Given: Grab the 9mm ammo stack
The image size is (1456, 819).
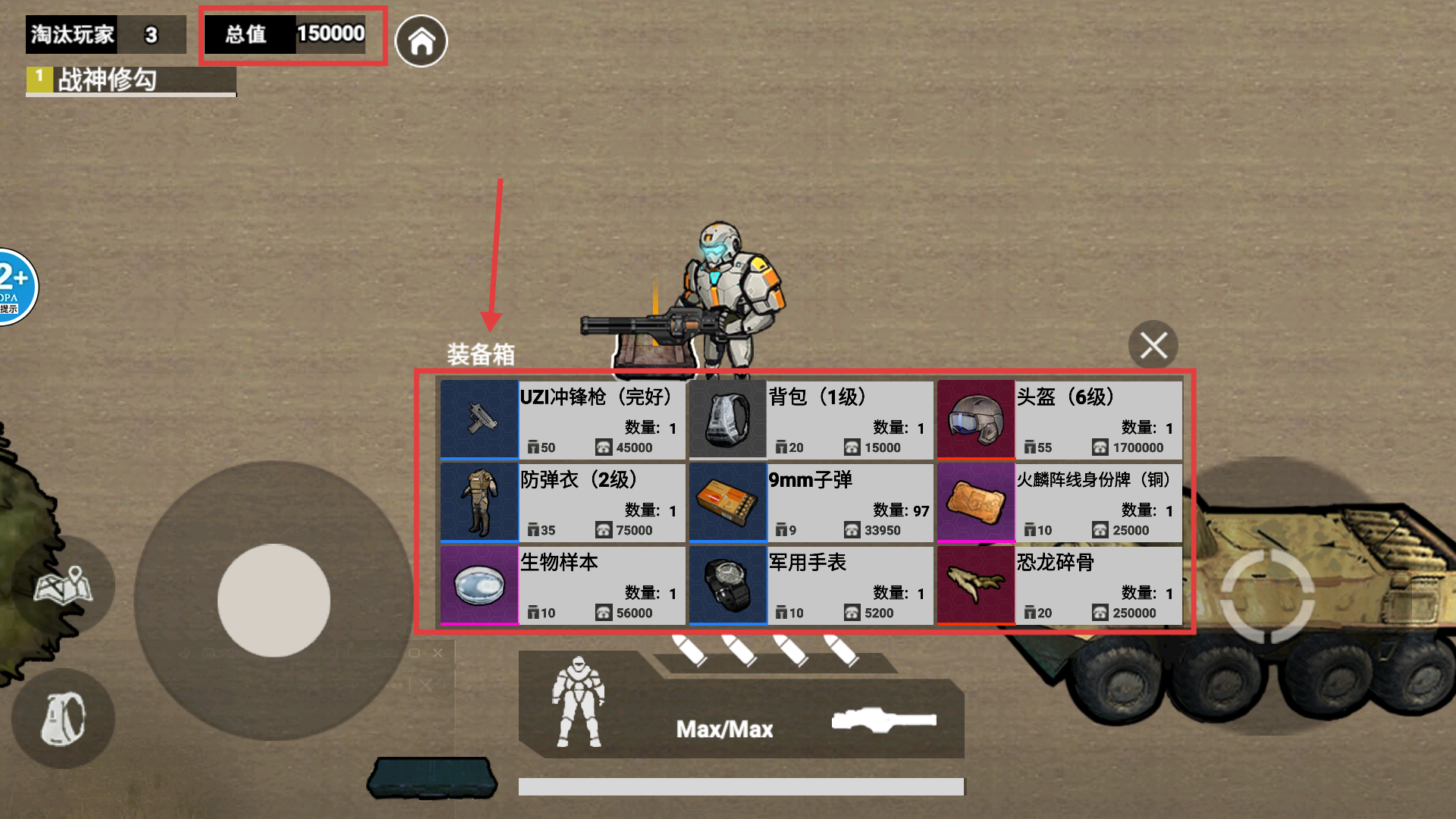Looking at the screenshot, I should point(811,503).
